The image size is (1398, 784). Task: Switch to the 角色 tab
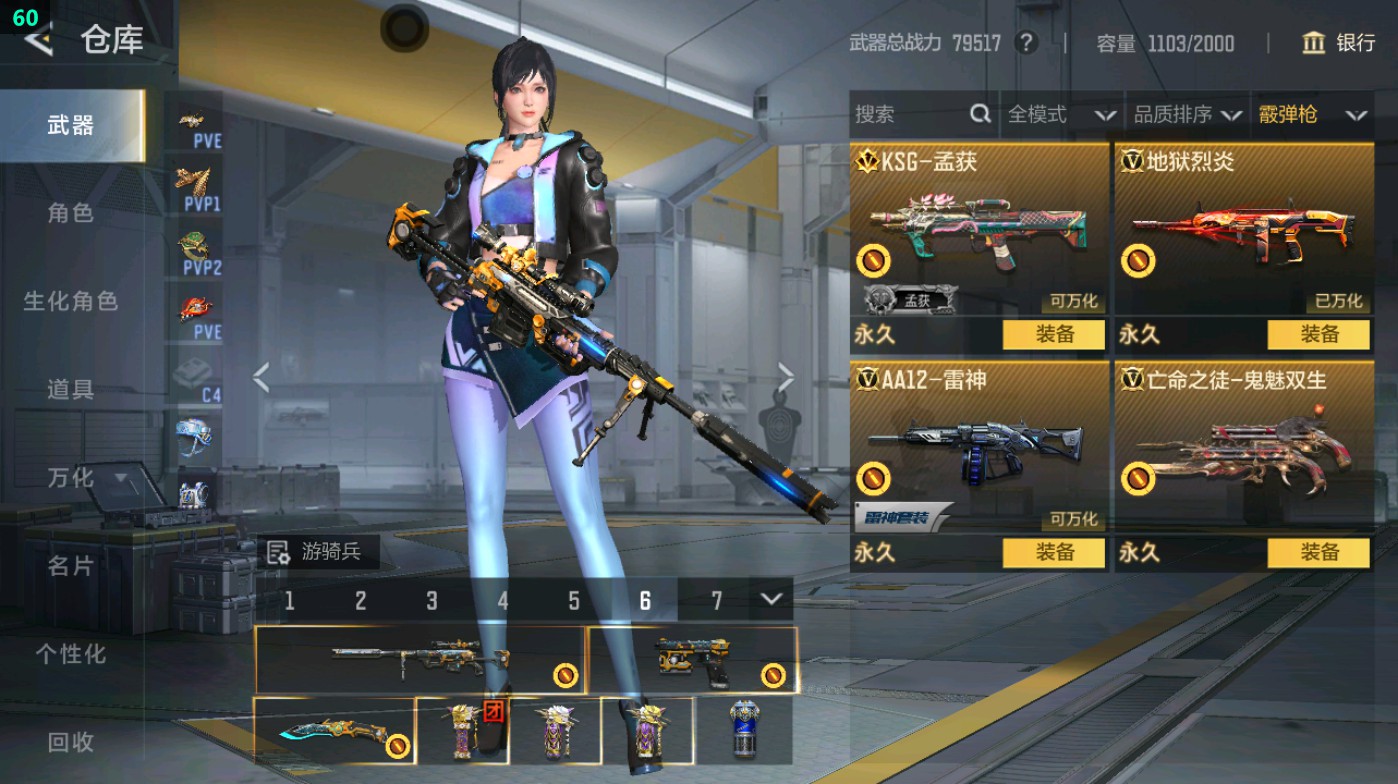pos(70,213)
